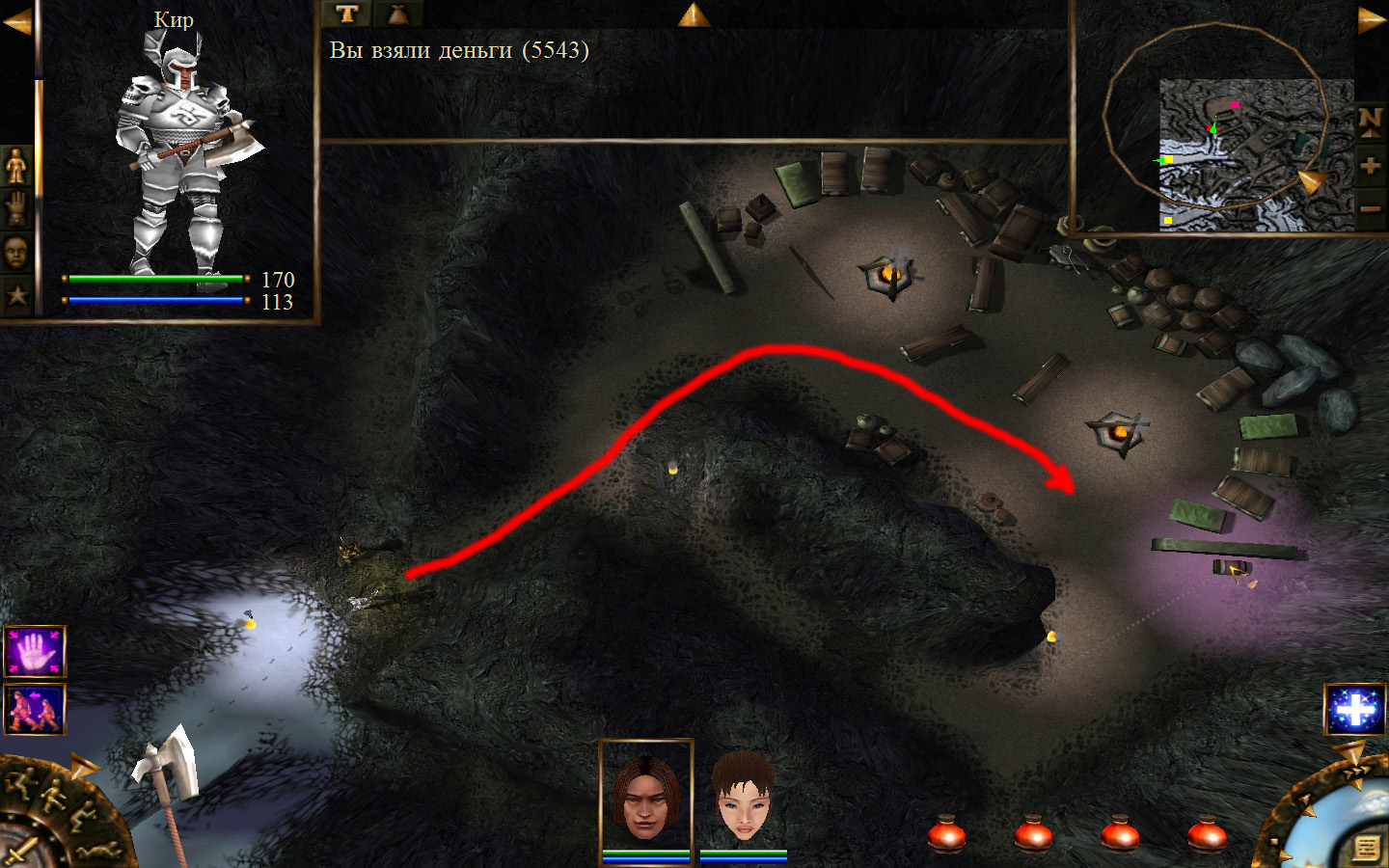Screen dimensions: 1389x868
Task: Activate the purple open-hand ability
Action: click(x=35, y=652)
